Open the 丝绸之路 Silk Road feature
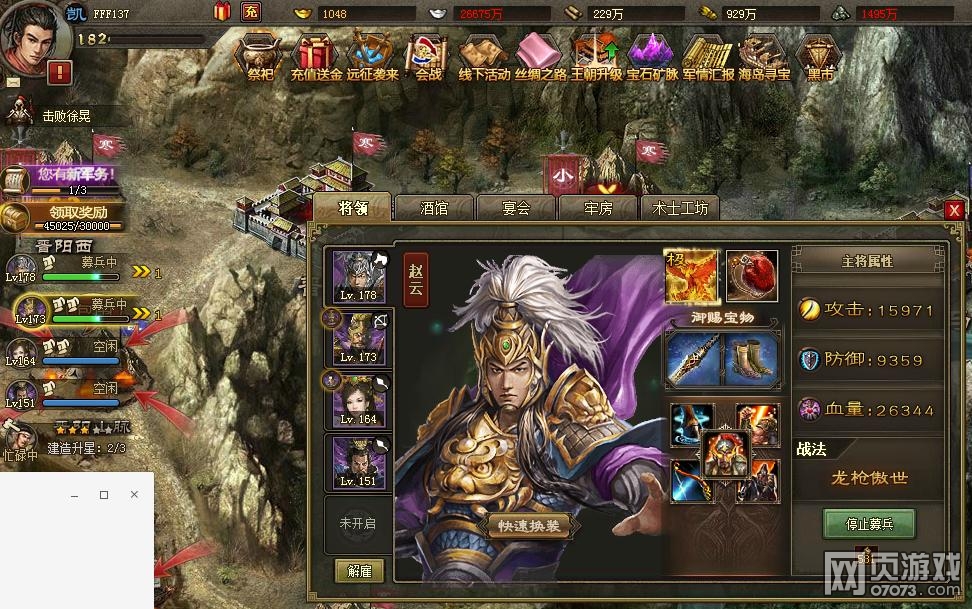The height and width of the screenshot is (609, 972). tap(541, 56)
